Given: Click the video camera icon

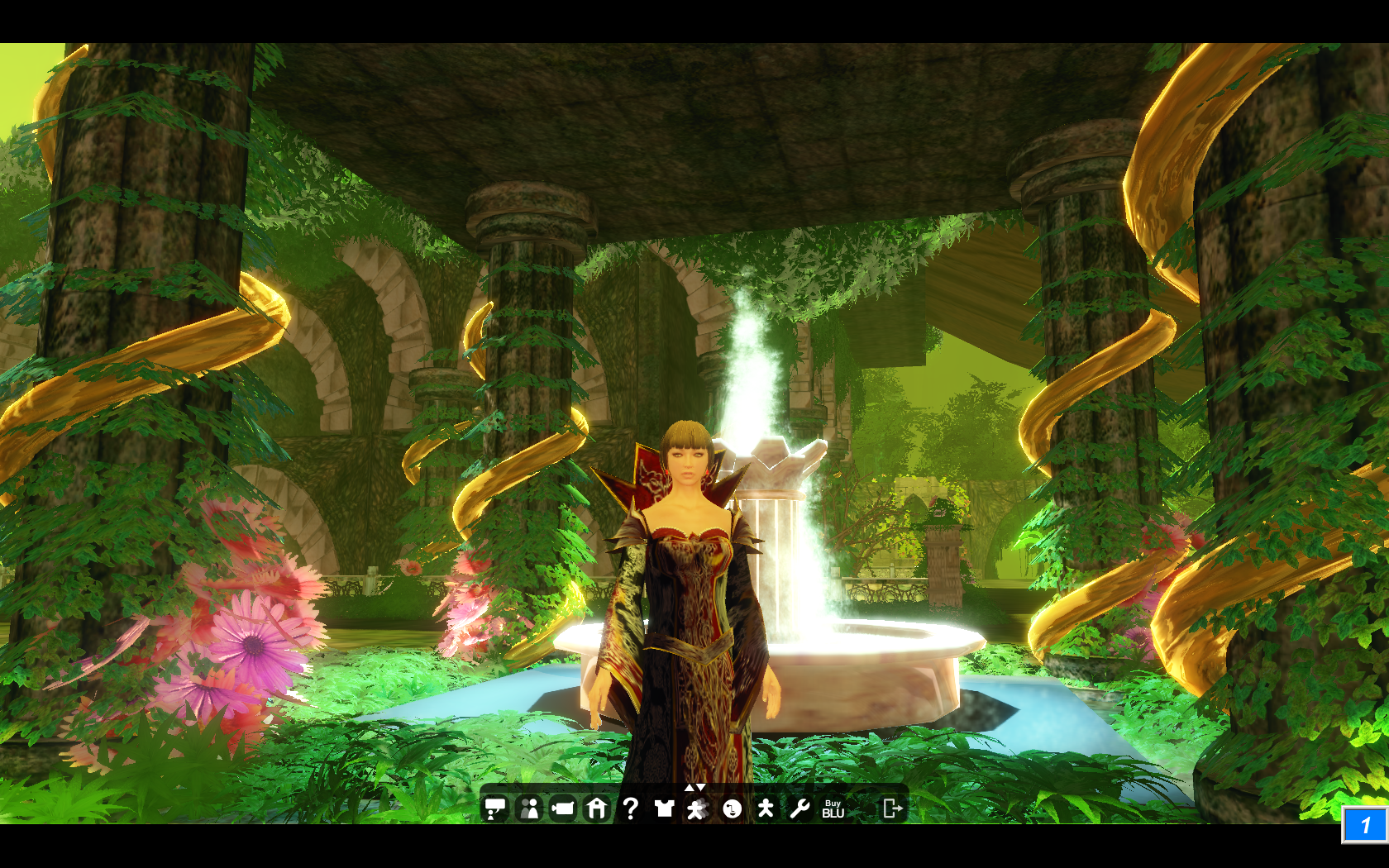Looking at the screenshot, I should pos(563,808).
